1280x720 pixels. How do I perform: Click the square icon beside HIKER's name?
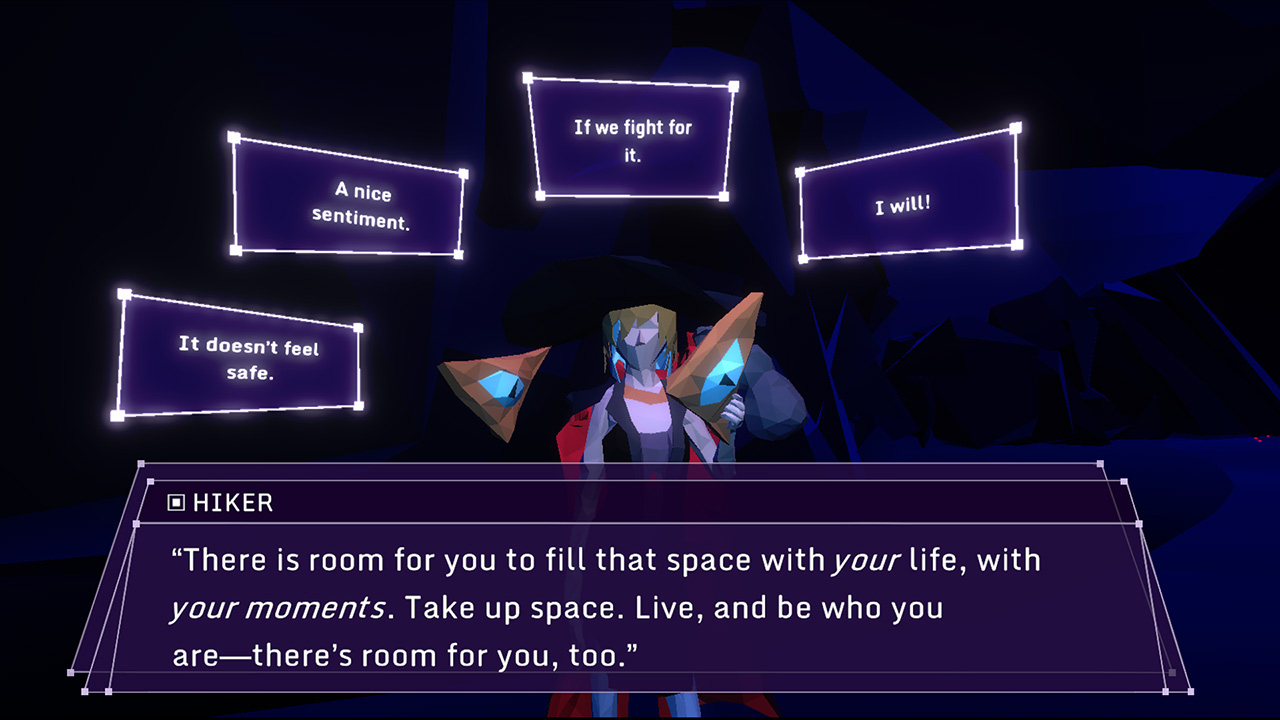pos(178,503)
